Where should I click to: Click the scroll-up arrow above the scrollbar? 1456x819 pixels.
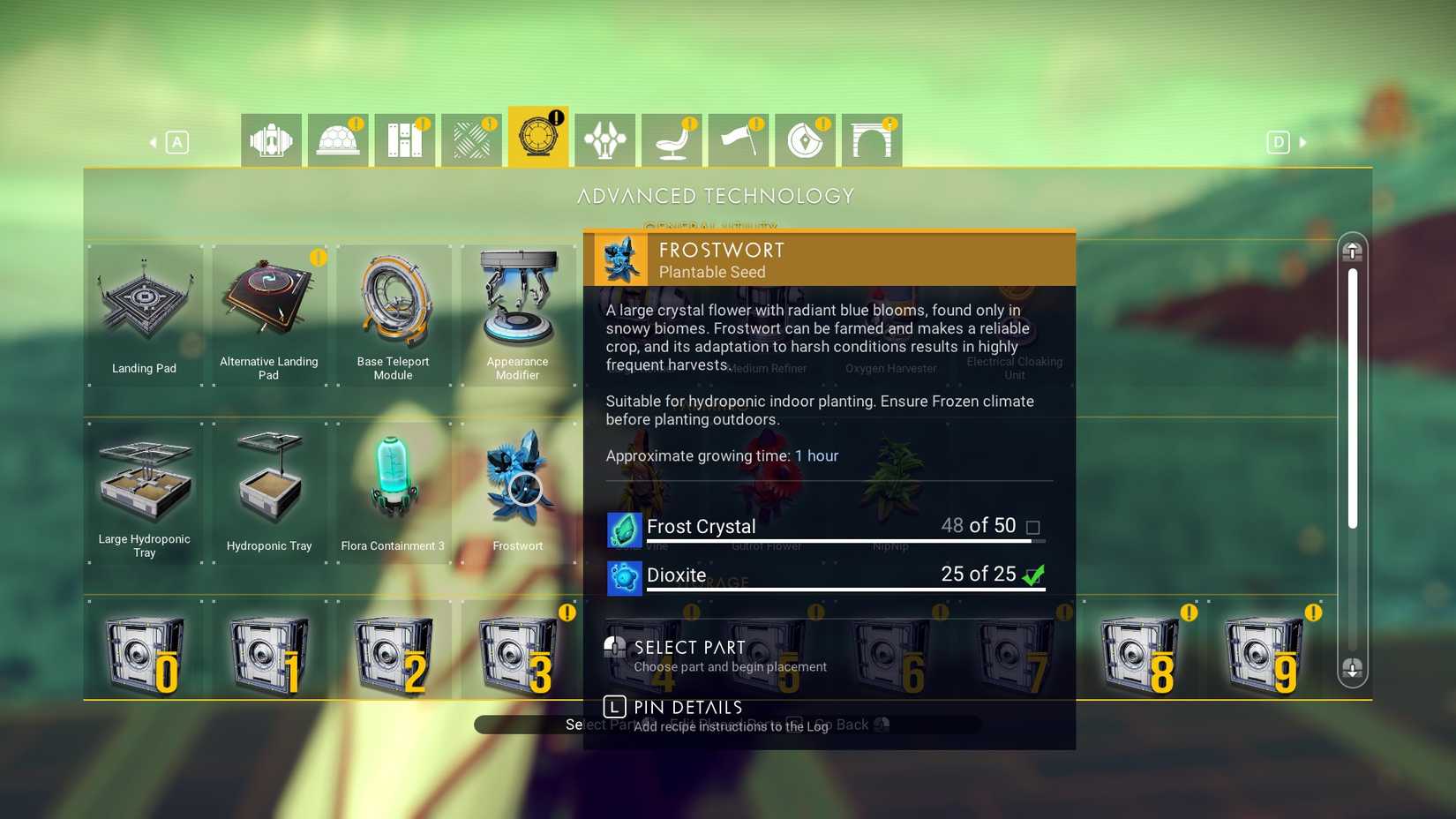1353,252
